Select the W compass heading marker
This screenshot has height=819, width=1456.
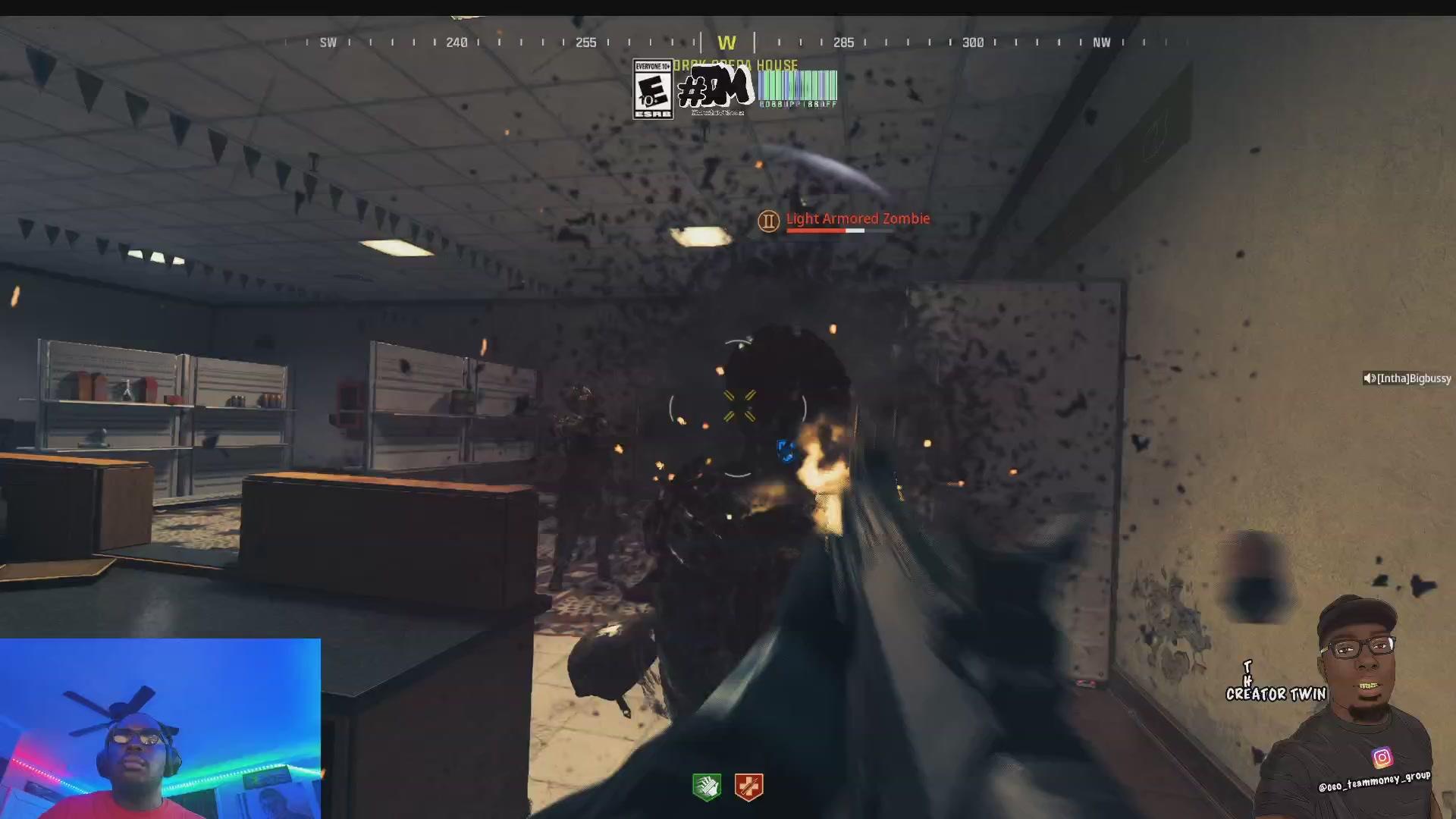pyautogui.click(x=727, y=42)
